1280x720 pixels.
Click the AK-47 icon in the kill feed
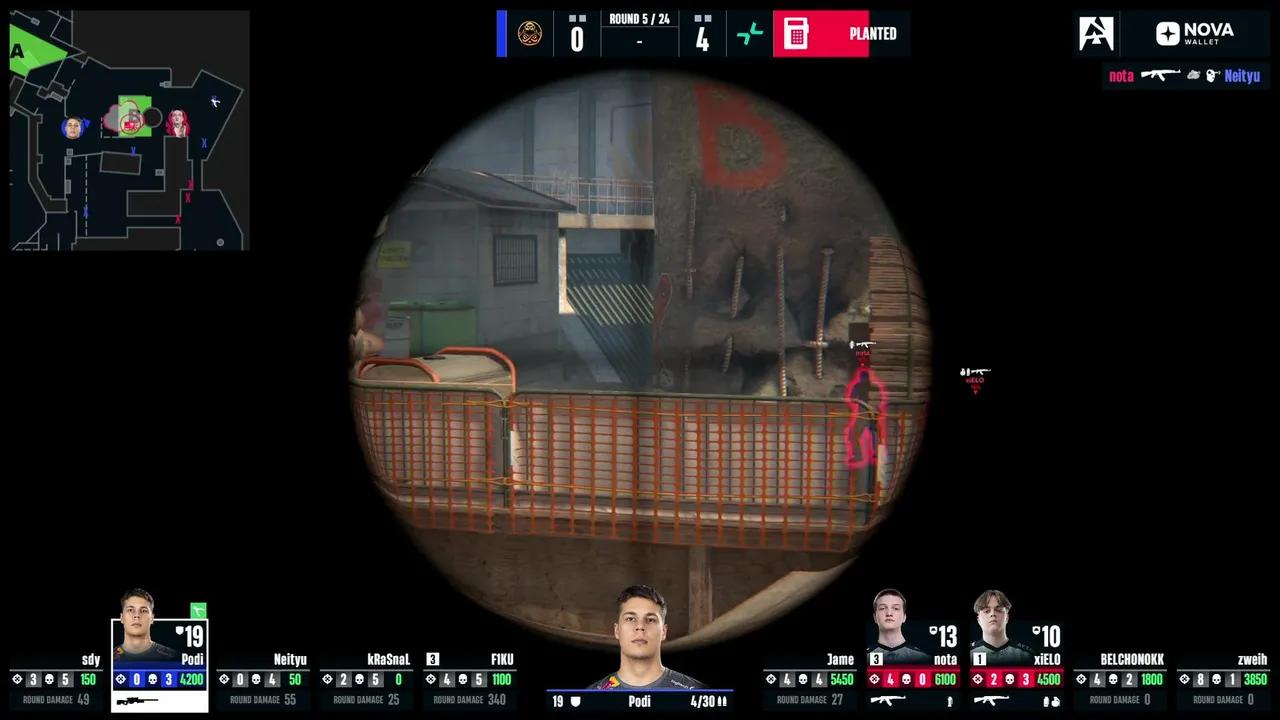(1160, 76)
